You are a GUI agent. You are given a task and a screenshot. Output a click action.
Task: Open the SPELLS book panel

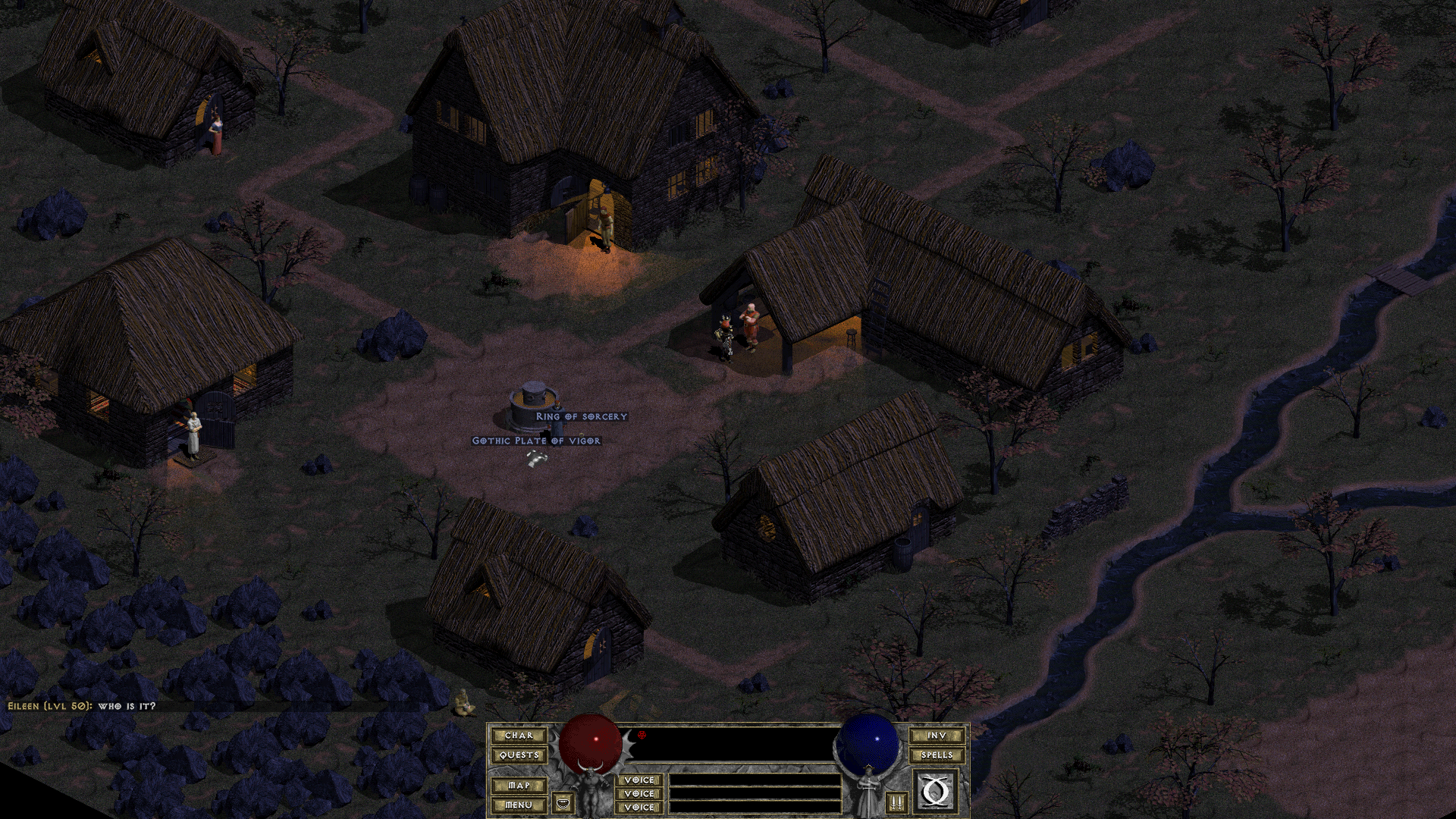coord(936,755)
